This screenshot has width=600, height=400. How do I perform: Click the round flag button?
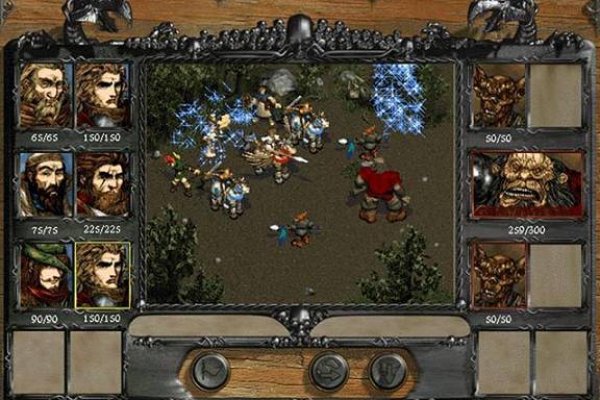coord(211,371)
